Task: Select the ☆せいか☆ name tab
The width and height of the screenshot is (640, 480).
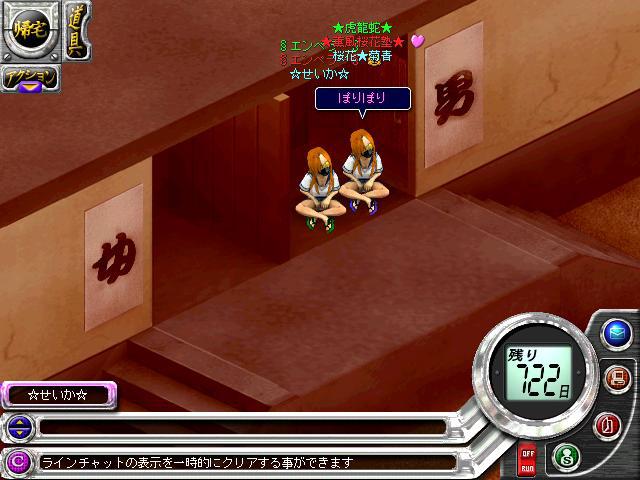Action: (x=58, y=395)
